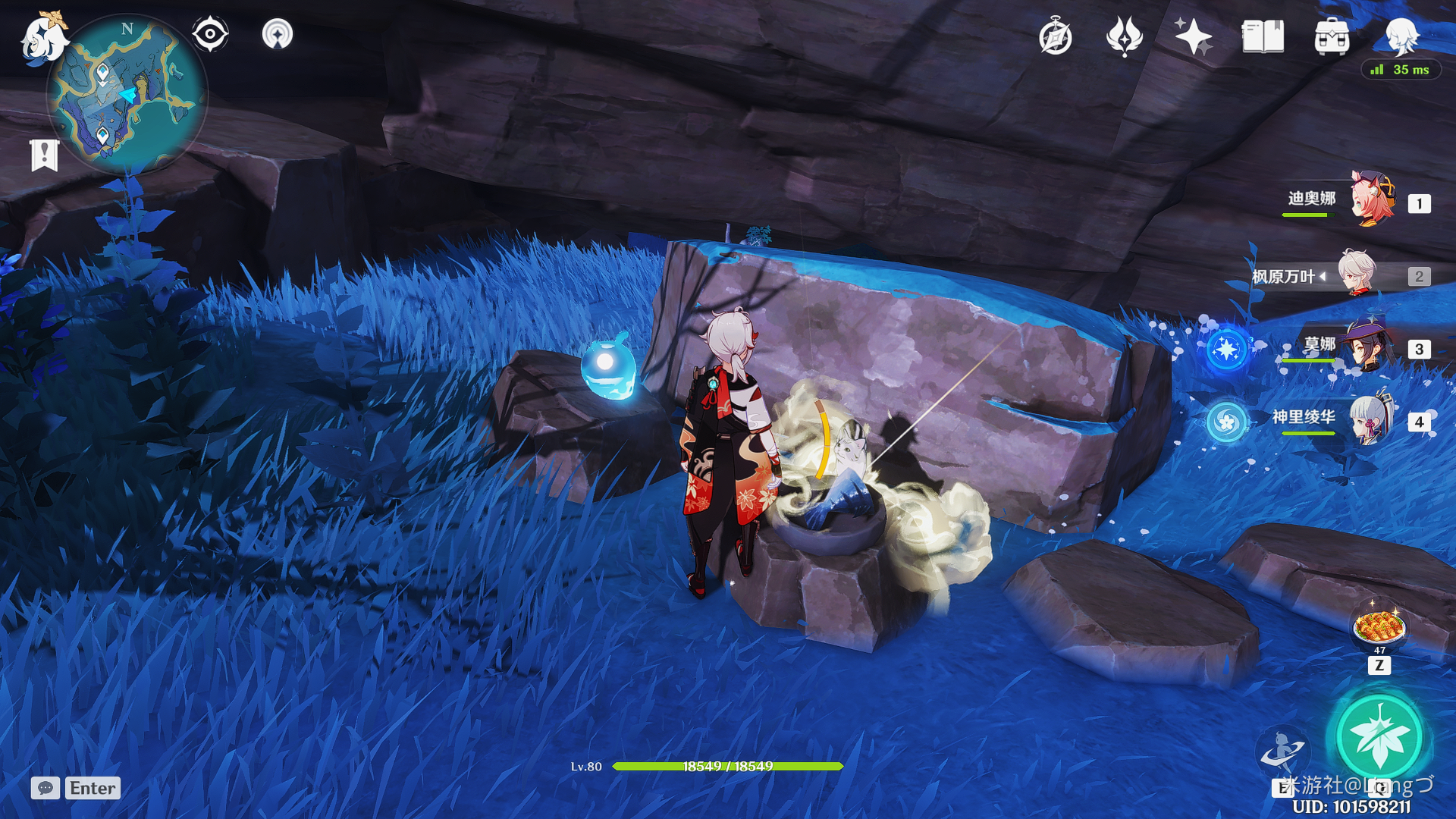The image size is (1456, 819).
Task: Select party member 枫原万叶
Action: click(1357, 274)
